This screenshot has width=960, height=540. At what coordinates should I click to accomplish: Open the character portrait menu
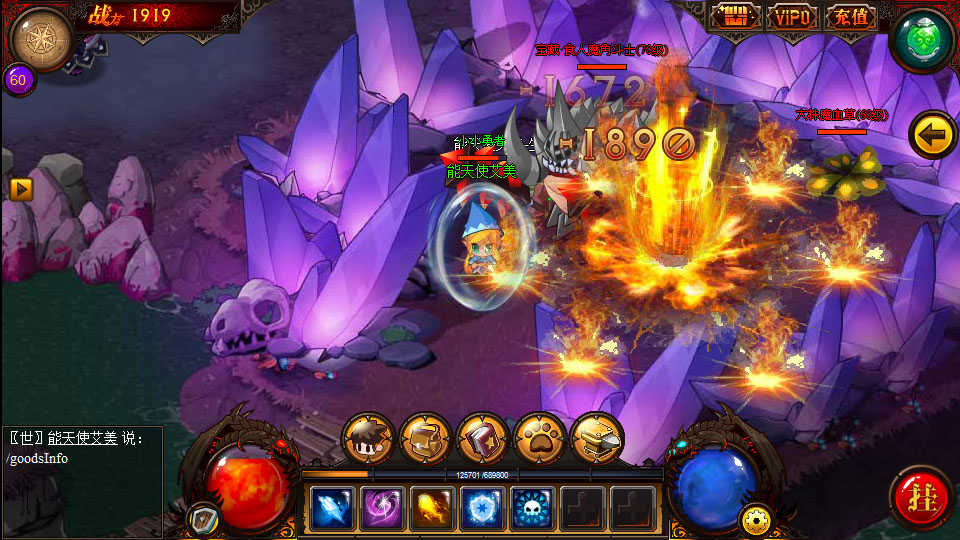tap(368, 438)
